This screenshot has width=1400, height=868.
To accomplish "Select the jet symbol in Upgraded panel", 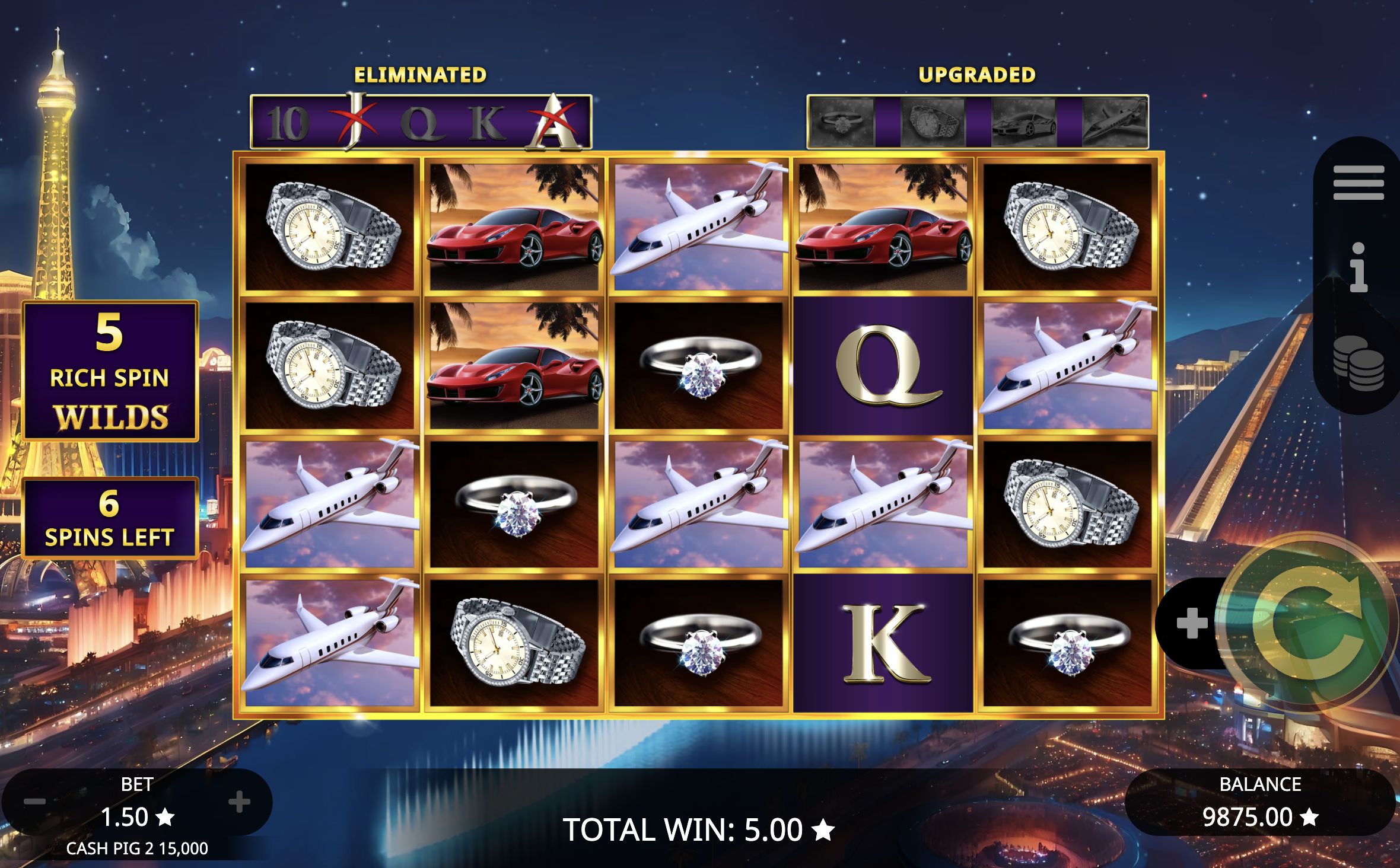I will 1115,120.
